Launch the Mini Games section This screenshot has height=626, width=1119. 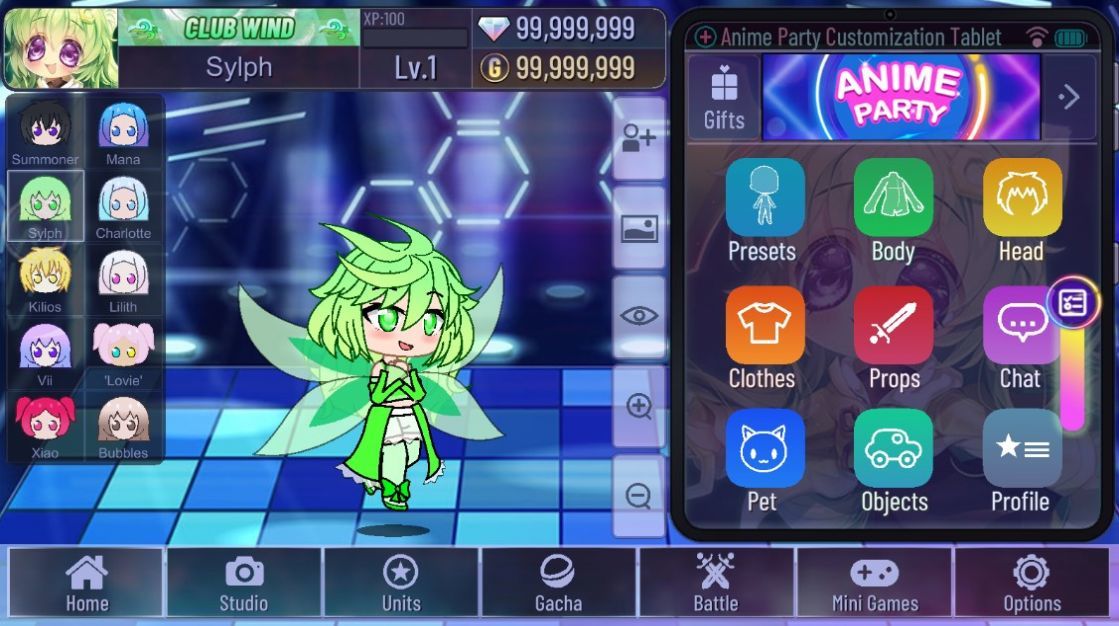tap(874, 582)
